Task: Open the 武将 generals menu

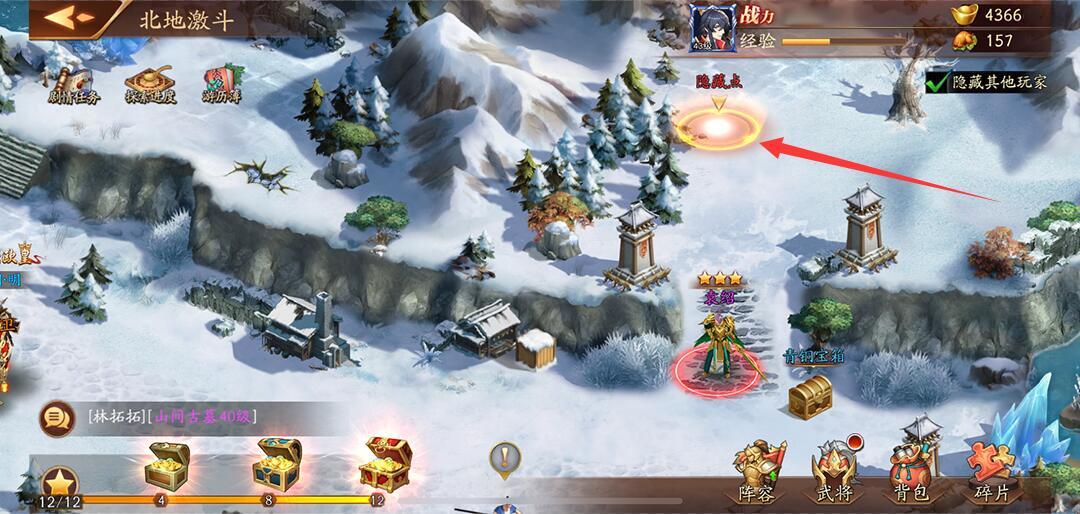Action: 835,472
